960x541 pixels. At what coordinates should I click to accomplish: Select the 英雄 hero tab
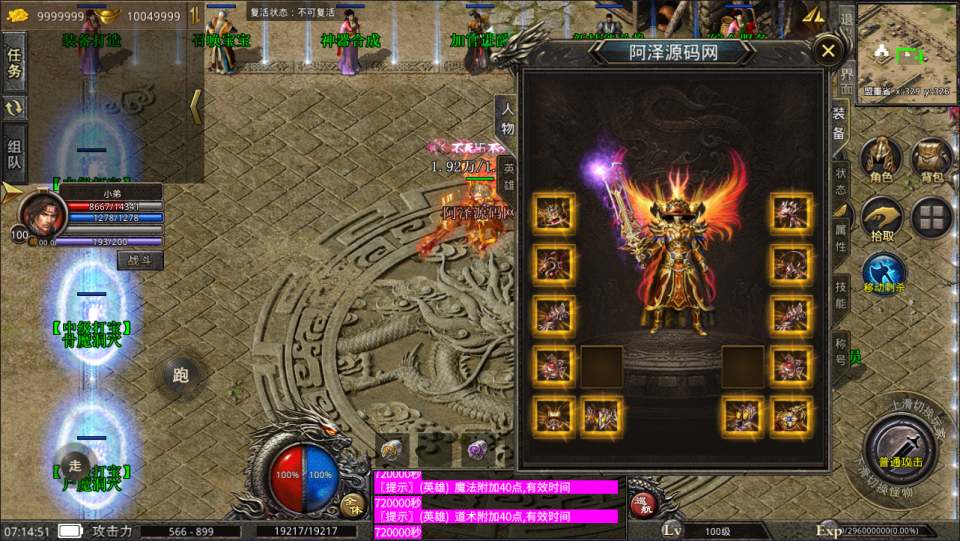pyautogui.click(x=507, y=174)
